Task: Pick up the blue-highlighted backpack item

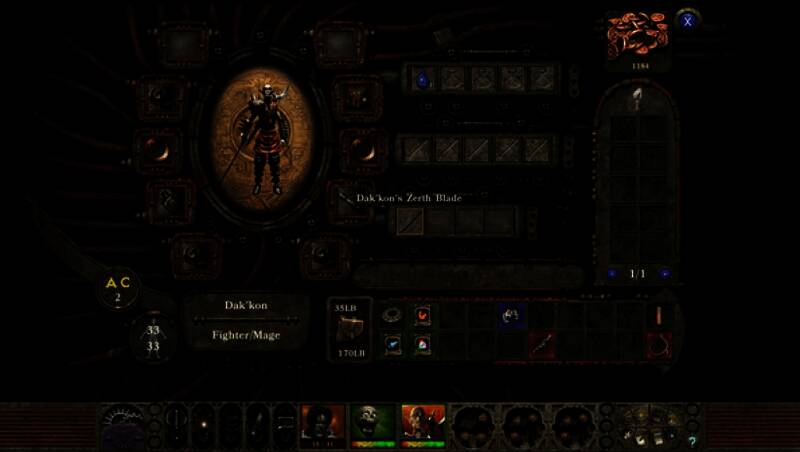Action: pos(511,316)
